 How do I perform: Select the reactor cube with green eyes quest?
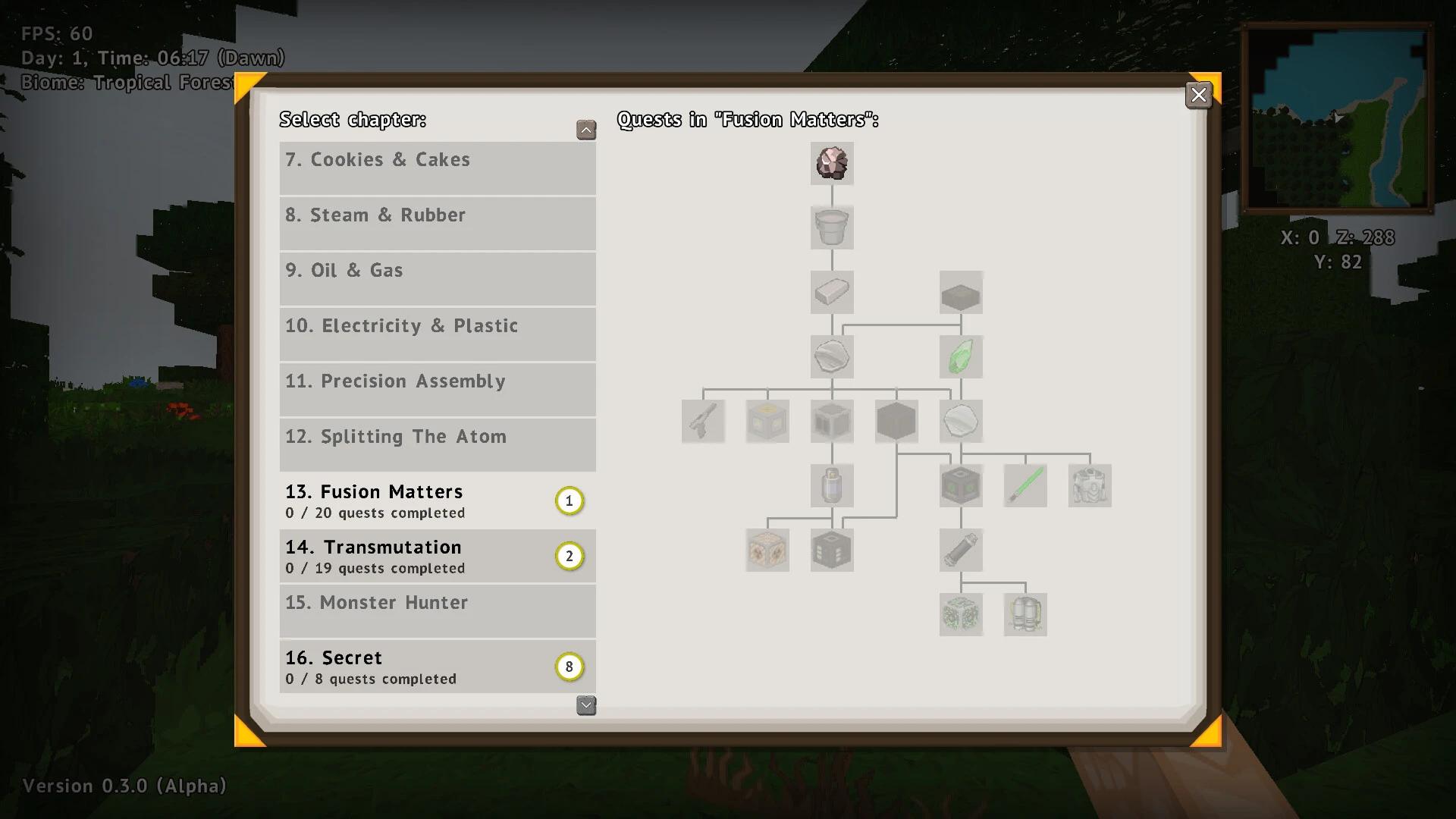961,485
